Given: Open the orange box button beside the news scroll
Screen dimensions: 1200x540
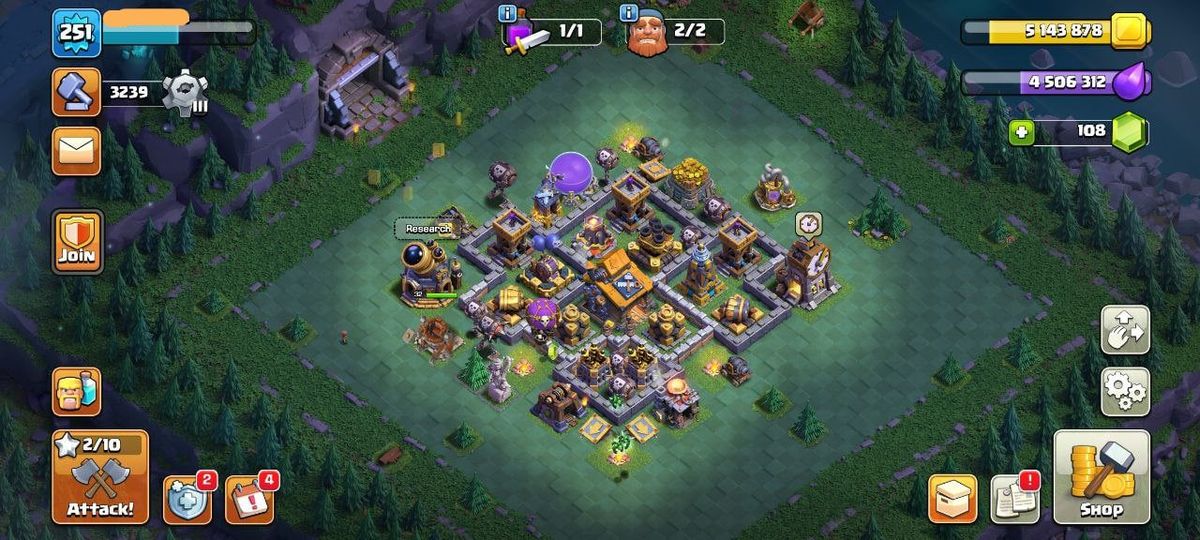Looking at the screenshot, I should pyautogui.click(x=952, y=498).
